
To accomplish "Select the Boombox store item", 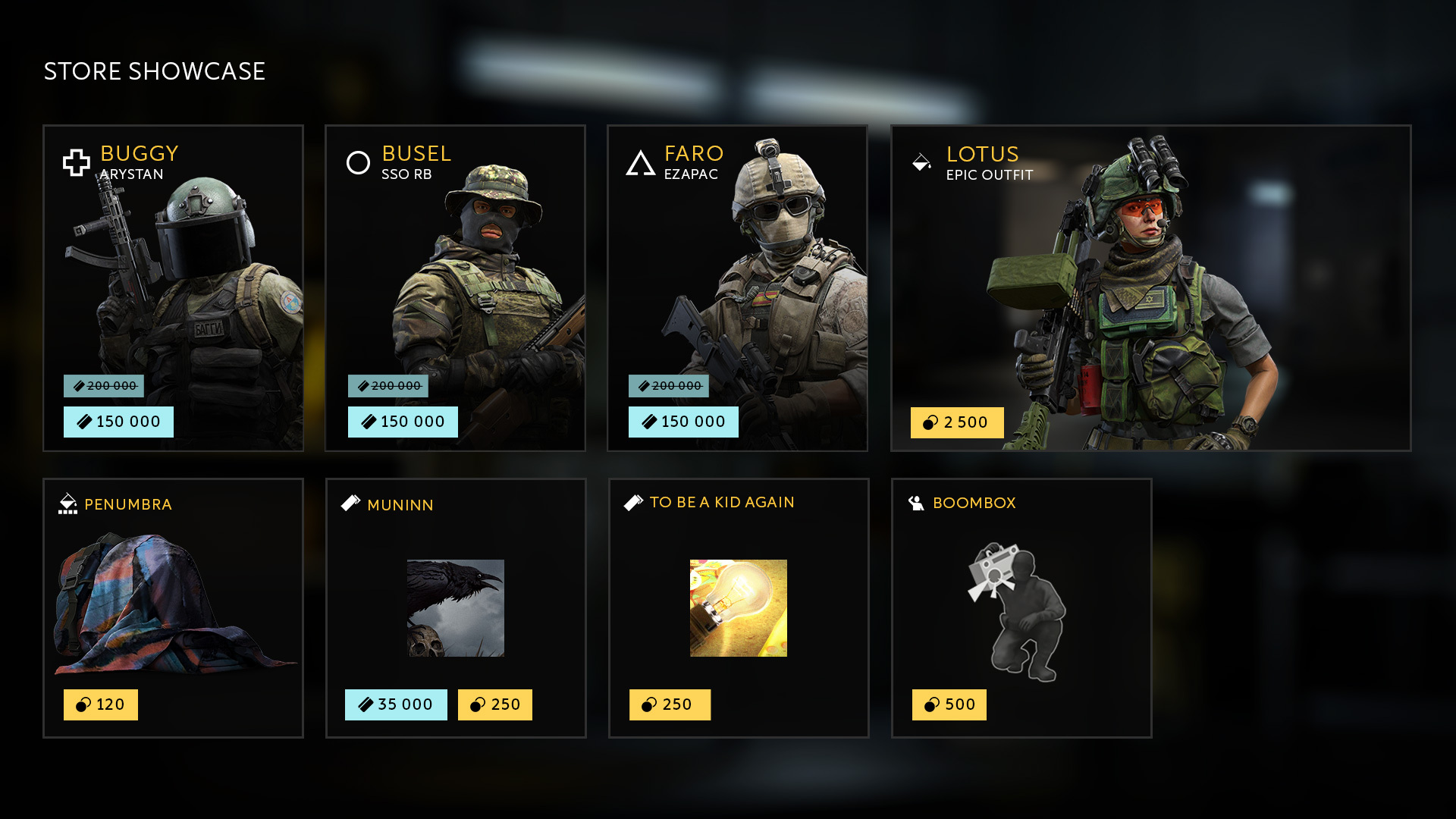I will (x=1021, y=607).
